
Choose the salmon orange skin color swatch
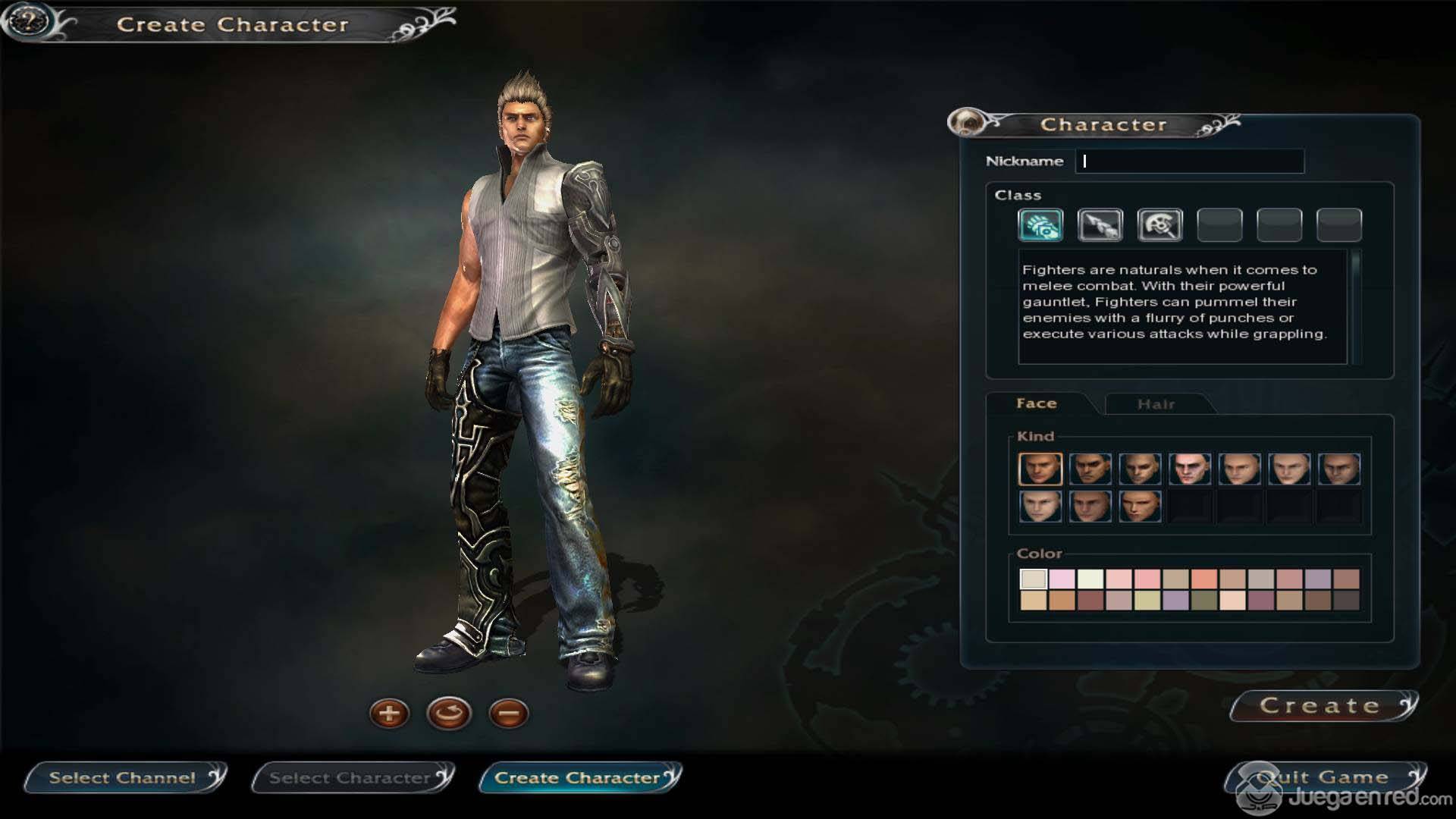(x=1203, y=579)
